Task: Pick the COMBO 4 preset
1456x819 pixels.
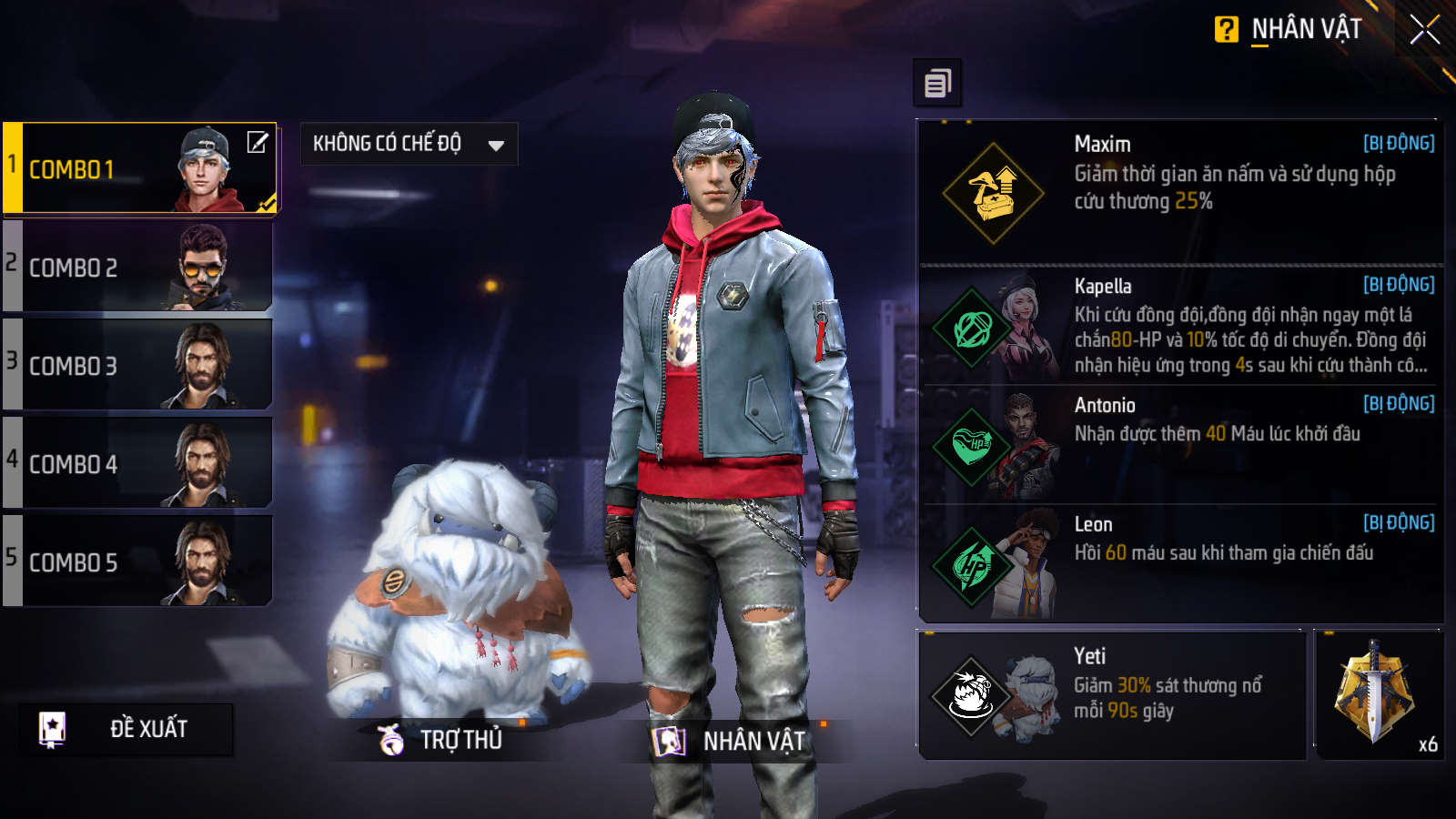Action: tap(136, 464)
